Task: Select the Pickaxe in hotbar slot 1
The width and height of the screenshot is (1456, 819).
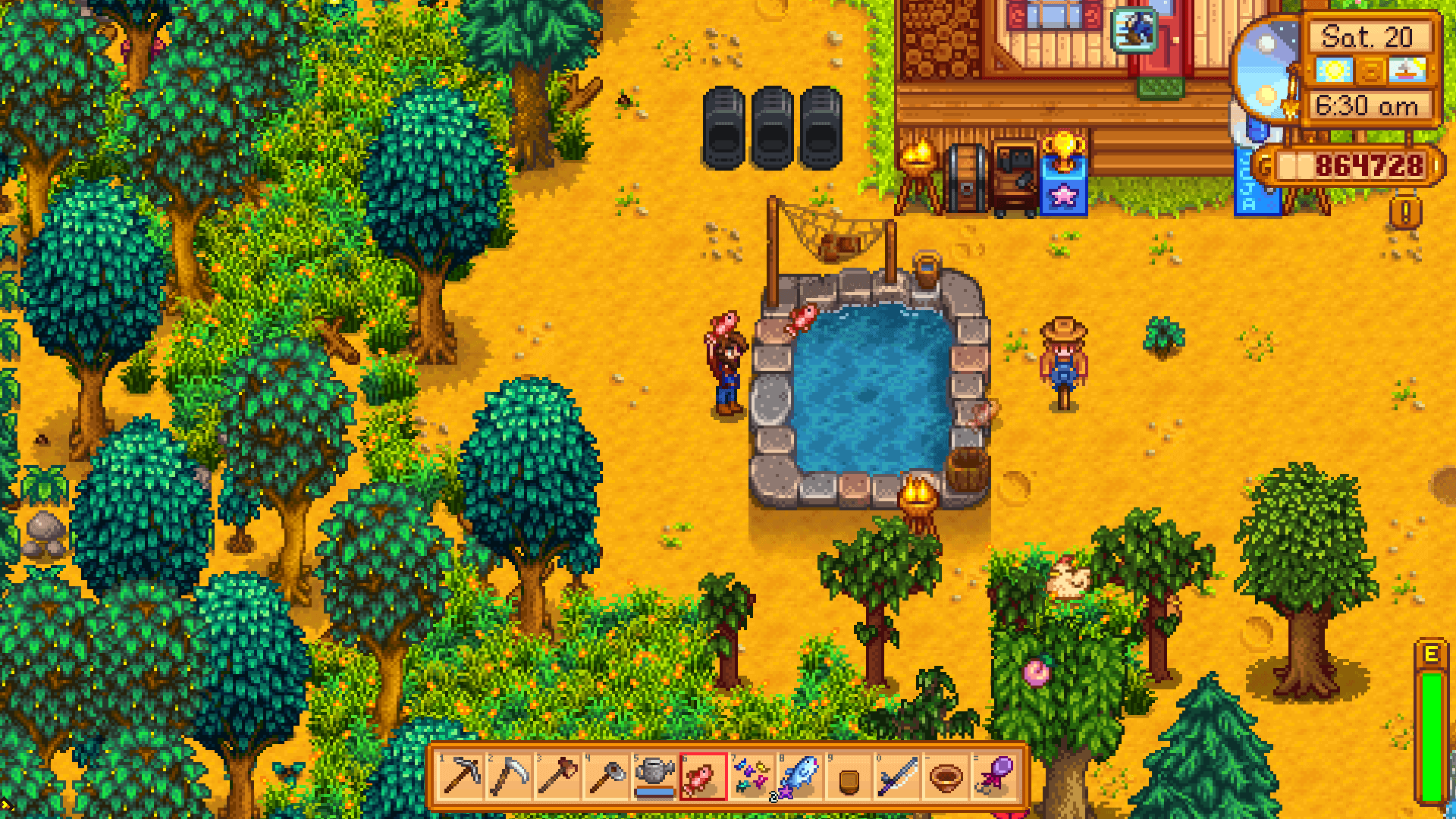Action: pos(461,777)
